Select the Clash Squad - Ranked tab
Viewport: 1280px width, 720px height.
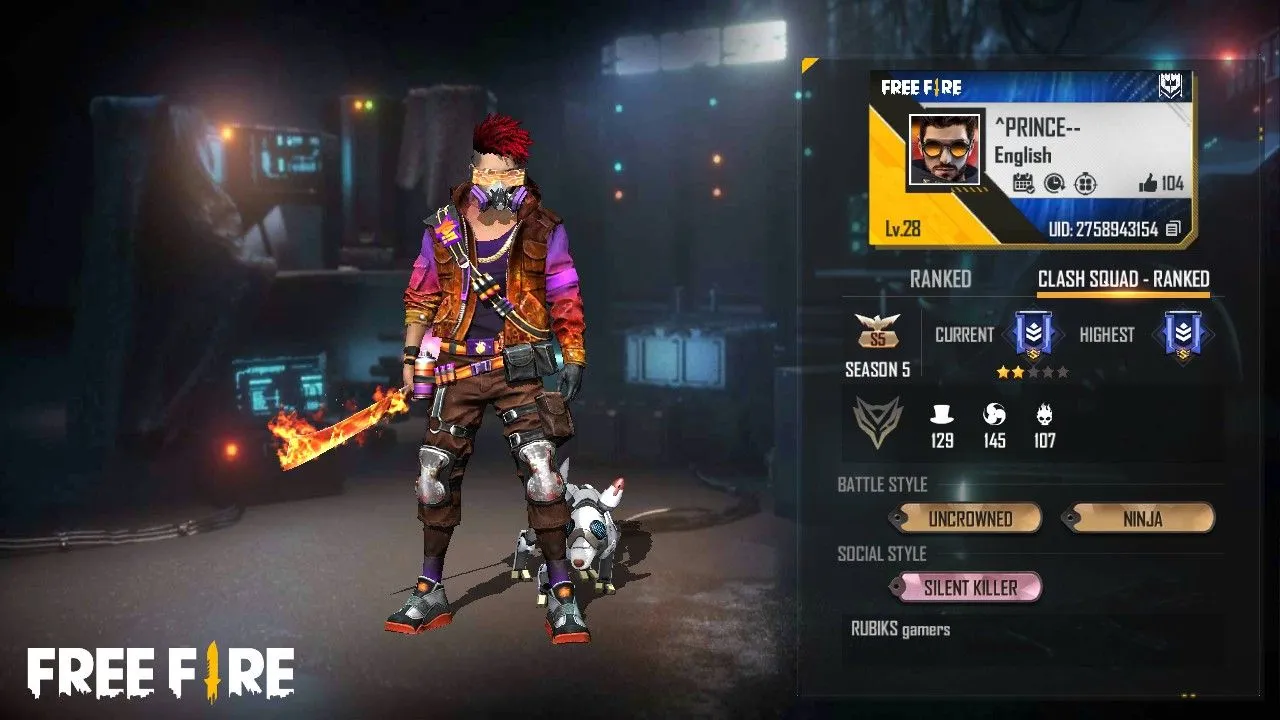(x=1123, y=280)
